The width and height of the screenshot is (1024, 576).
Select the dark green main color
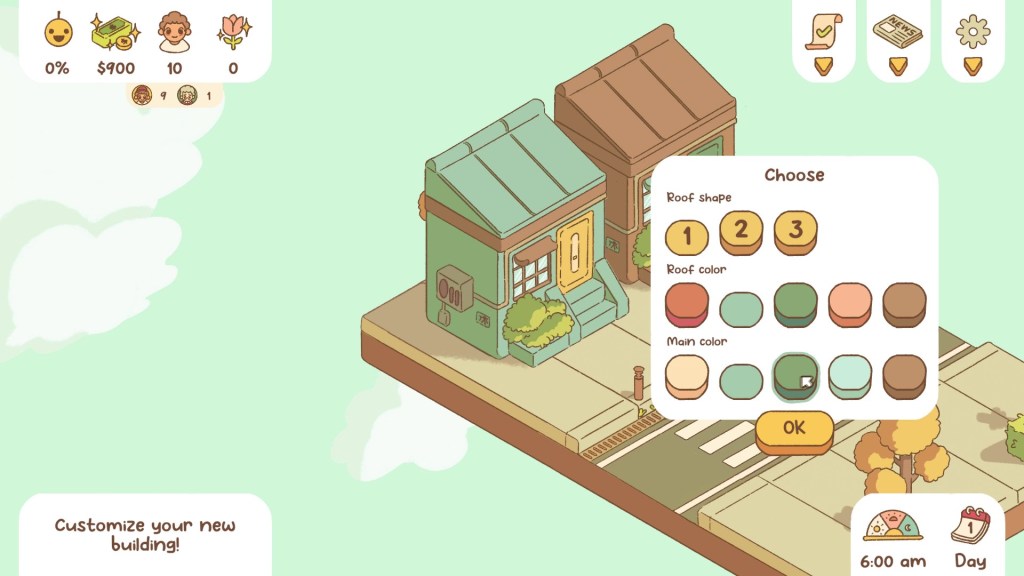pyautogui.click(x=795, y=375)
